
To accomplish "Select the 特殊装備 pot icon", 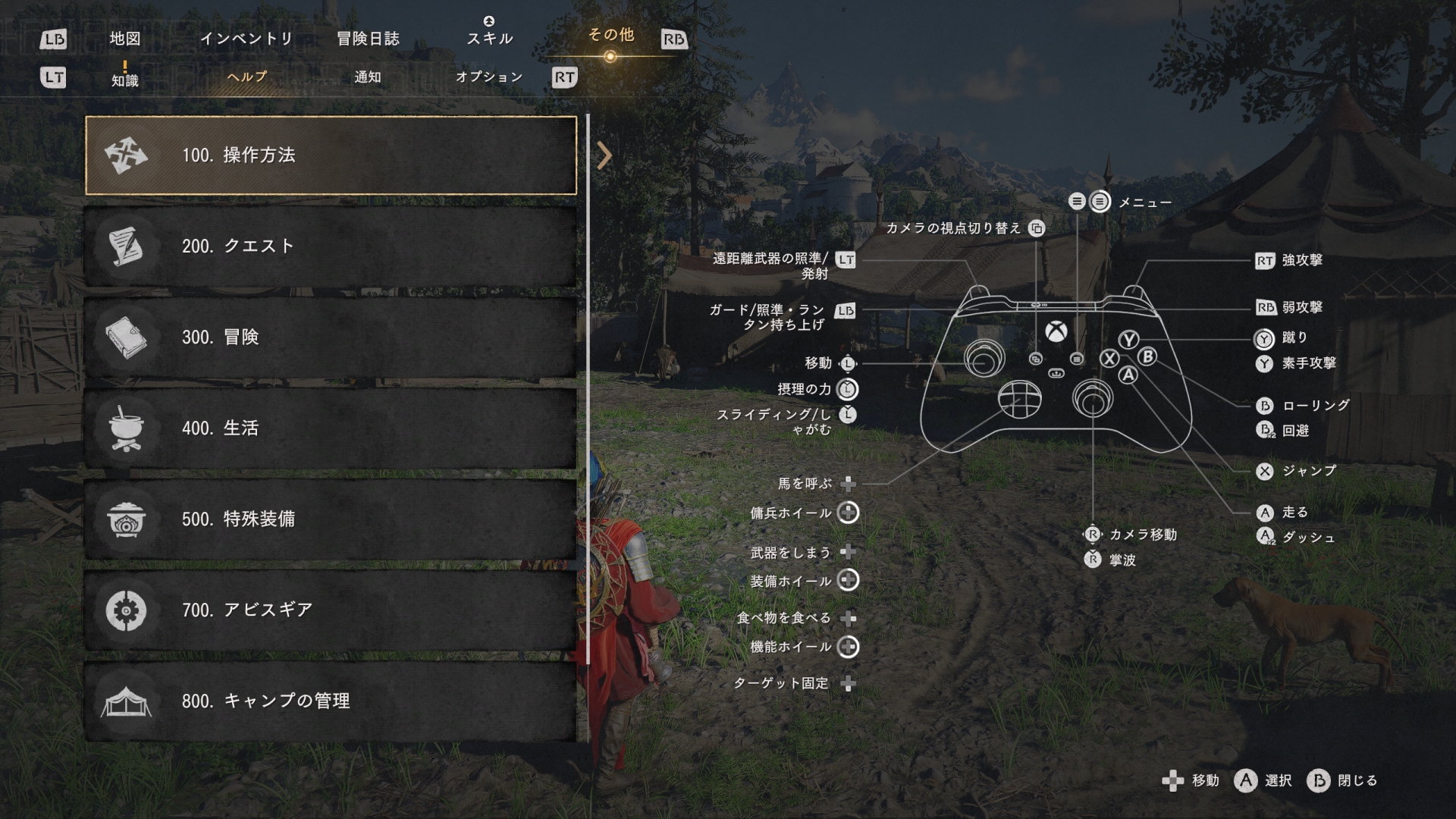I will pos(127,520).
